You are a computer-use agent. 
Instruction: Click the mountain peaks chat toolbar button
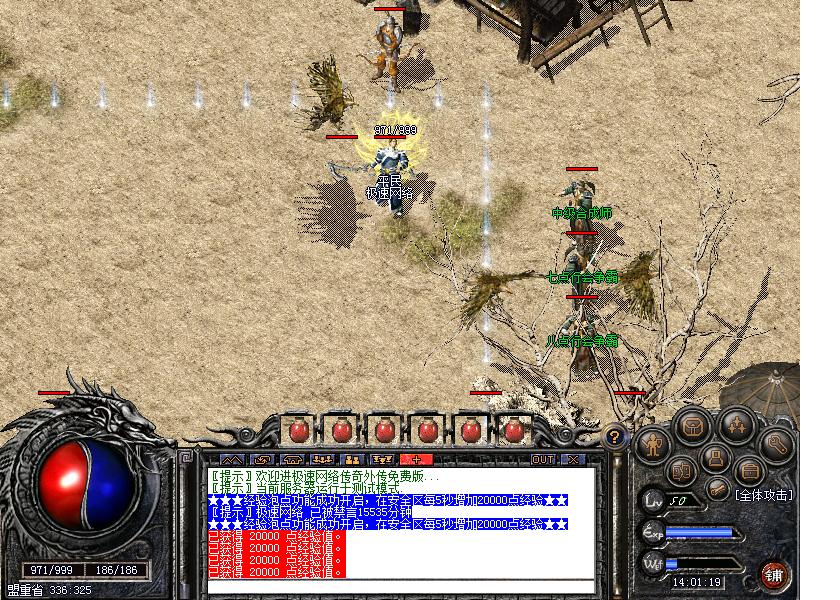point(232,460)
